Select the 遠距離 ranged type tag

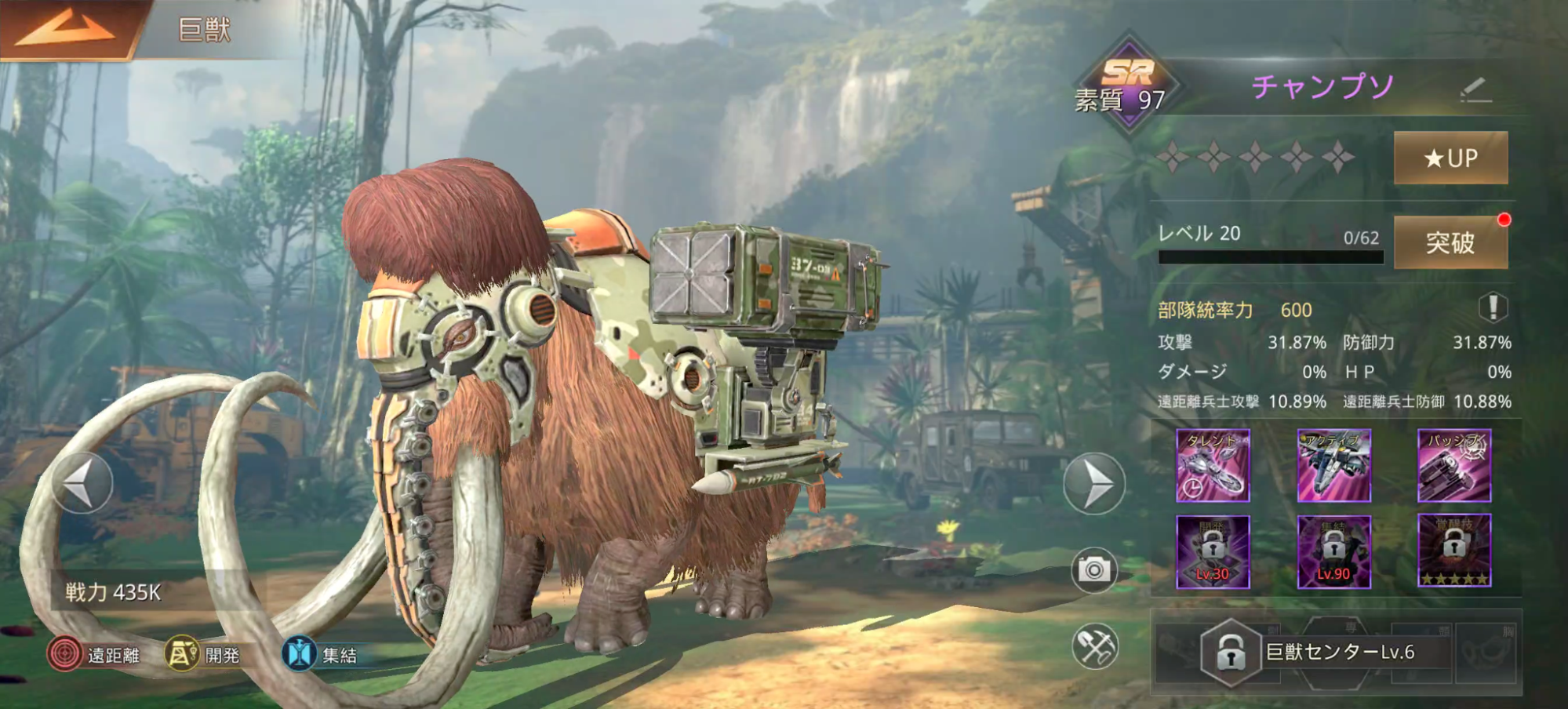click(x=95, y=654)
